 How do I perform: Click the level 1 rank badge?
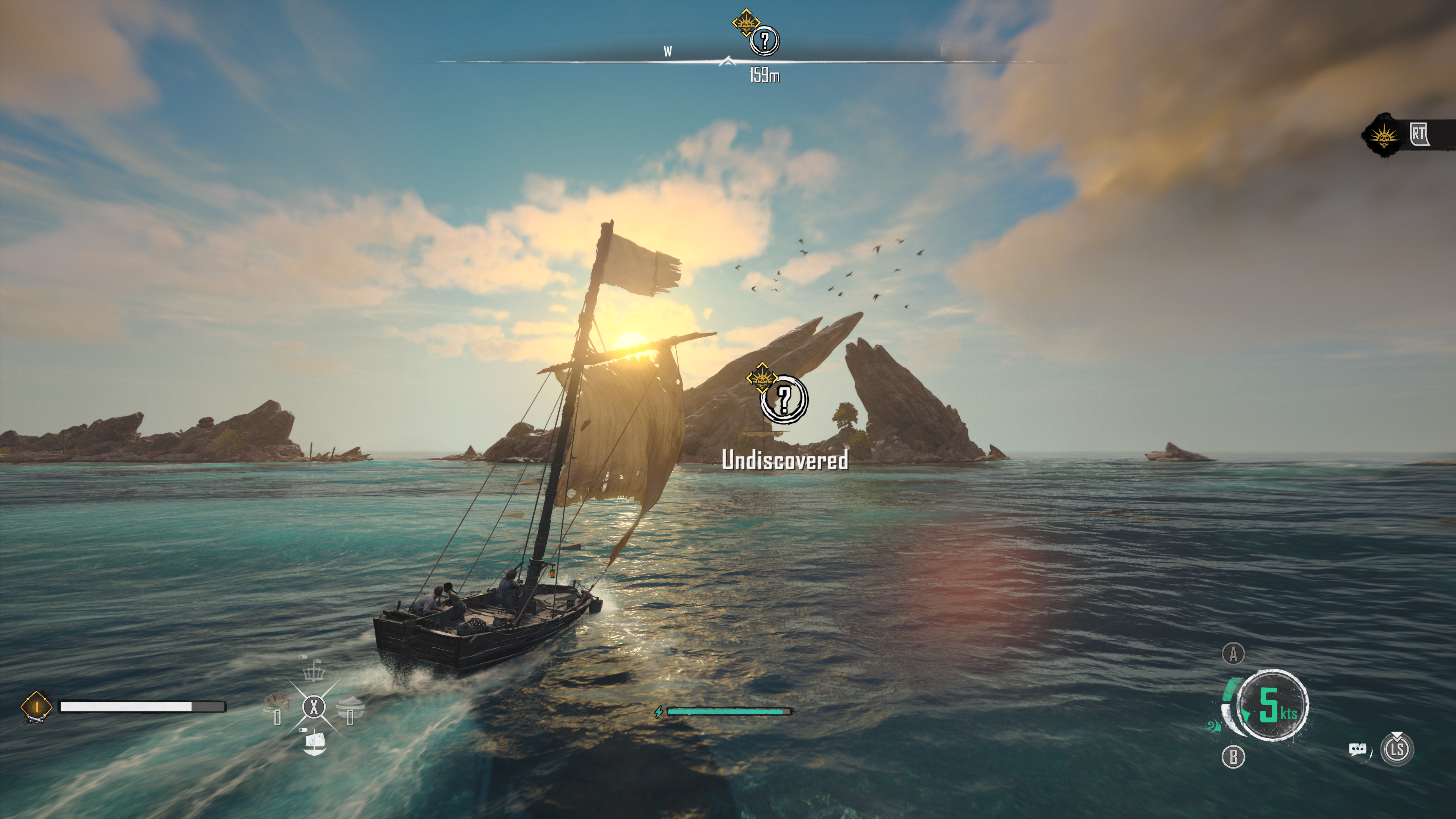[x=37, y=706]
